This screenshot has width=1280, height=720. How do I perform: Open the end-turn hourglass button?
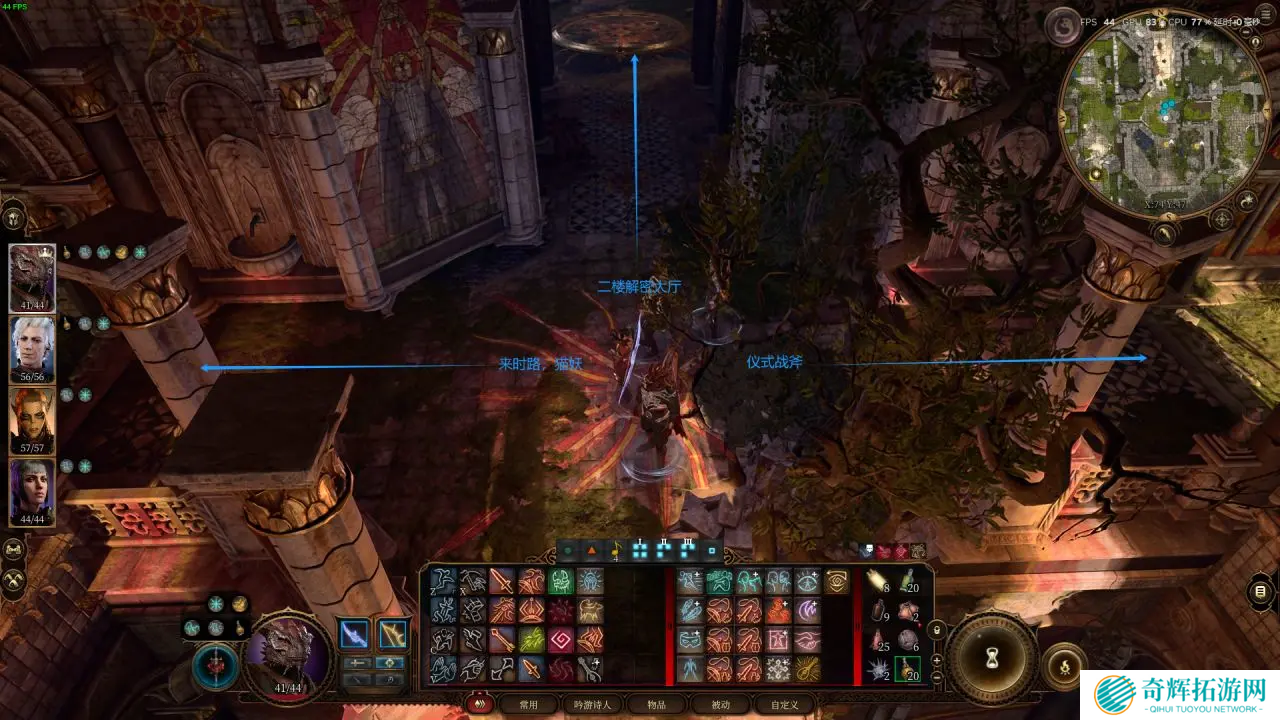992,657
